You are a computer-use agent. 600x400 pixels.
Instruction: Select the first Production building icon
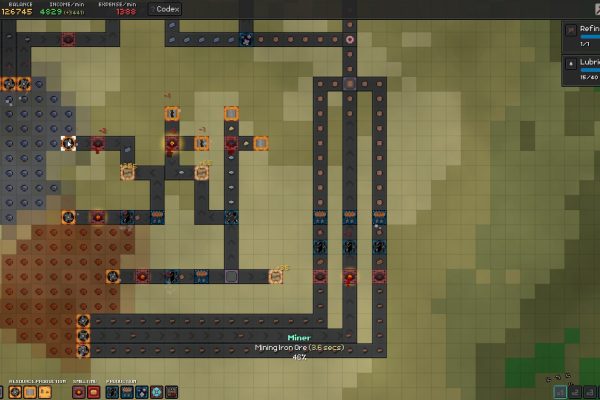click(112, 392)
